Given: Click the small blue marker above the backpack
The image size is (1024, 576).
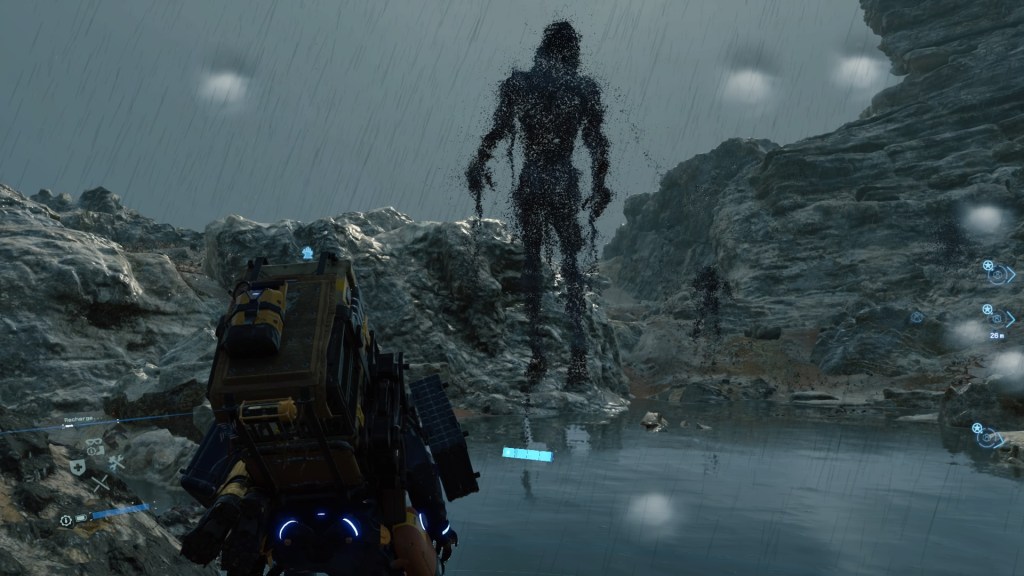Looking at the screenshot, I should coord(309,253).
